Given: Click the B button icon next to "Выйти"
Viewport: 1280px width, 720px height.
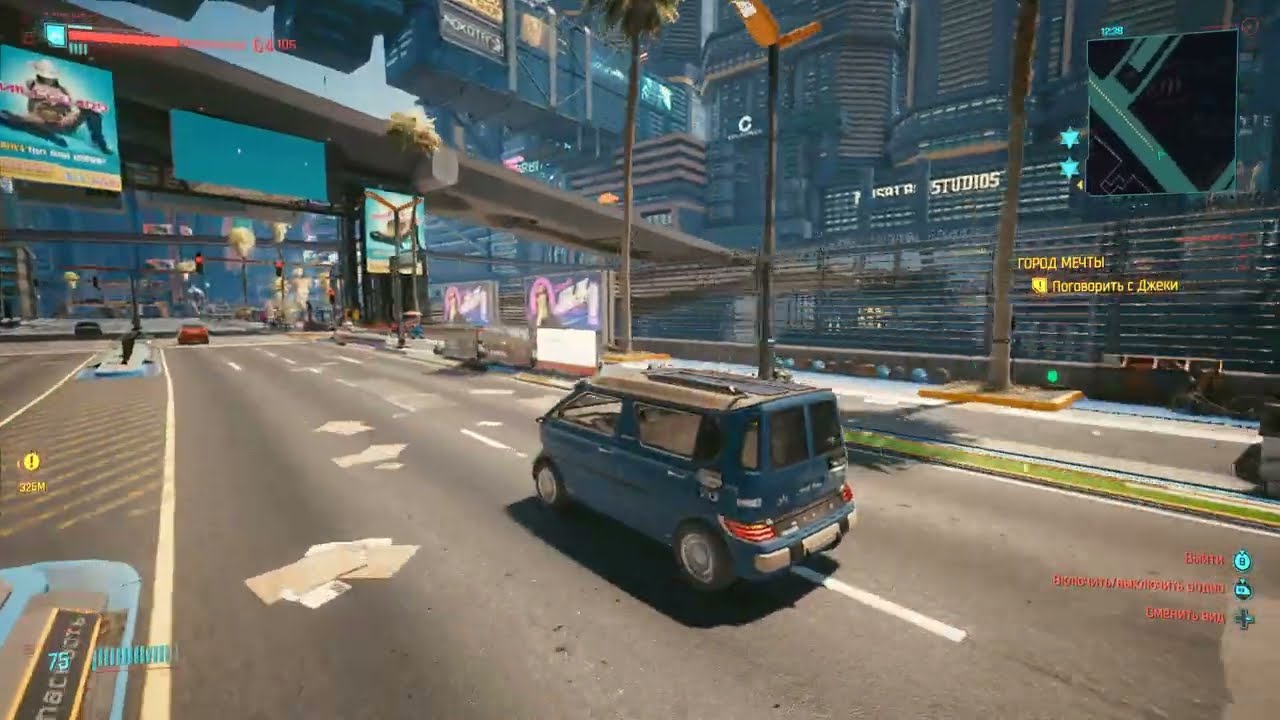Looking at the screenshot, I should pyautogui.click(x=1242, y=560).
